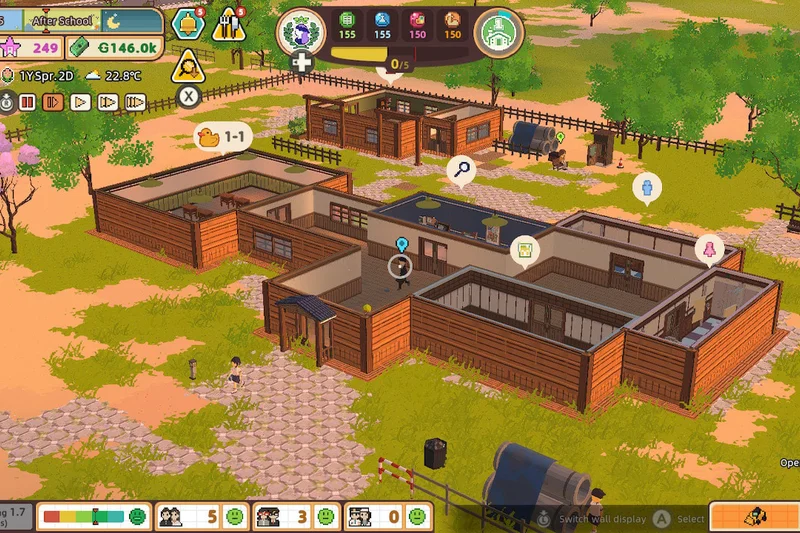Pause the game with the pause button
The width and height of the screenshot is (800, 533).
pyautogui.click(x=28, y=101)
